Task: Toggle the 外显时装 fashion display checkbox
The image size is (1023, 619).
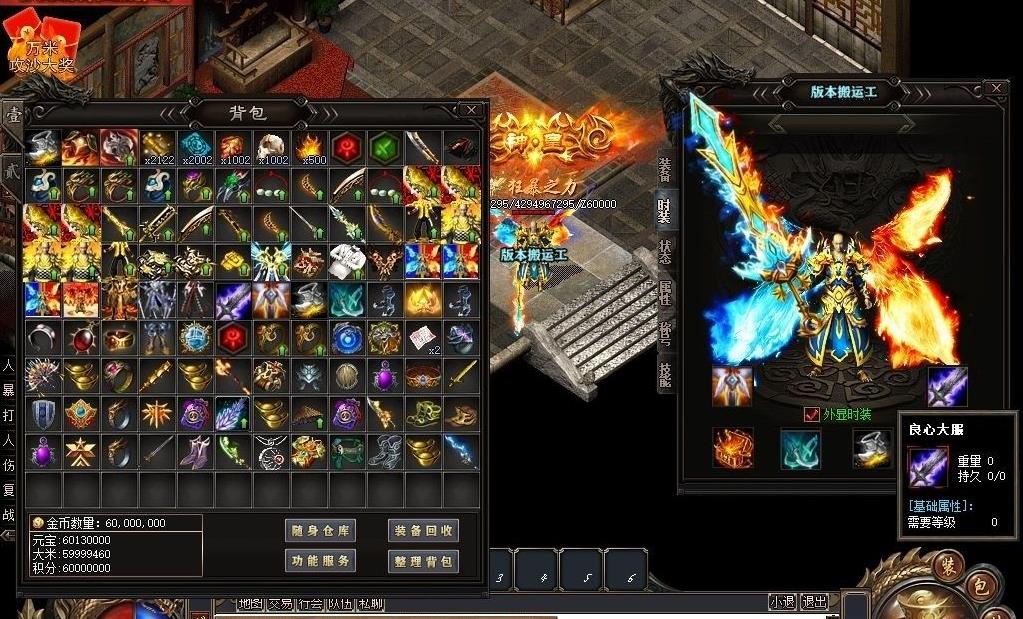Action: point(812,414)
